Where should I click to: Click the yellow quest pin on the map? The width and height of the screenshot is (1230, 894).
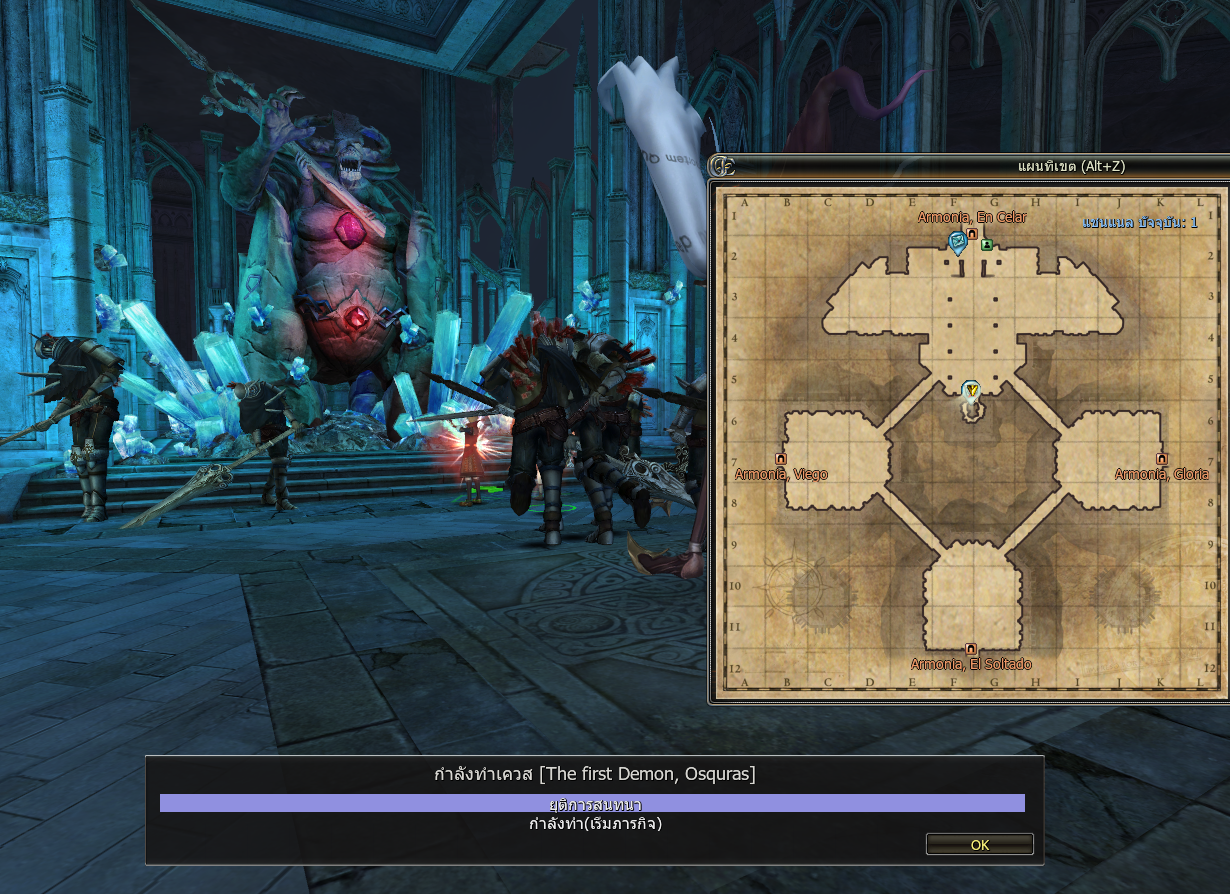[x=970, y=389]
